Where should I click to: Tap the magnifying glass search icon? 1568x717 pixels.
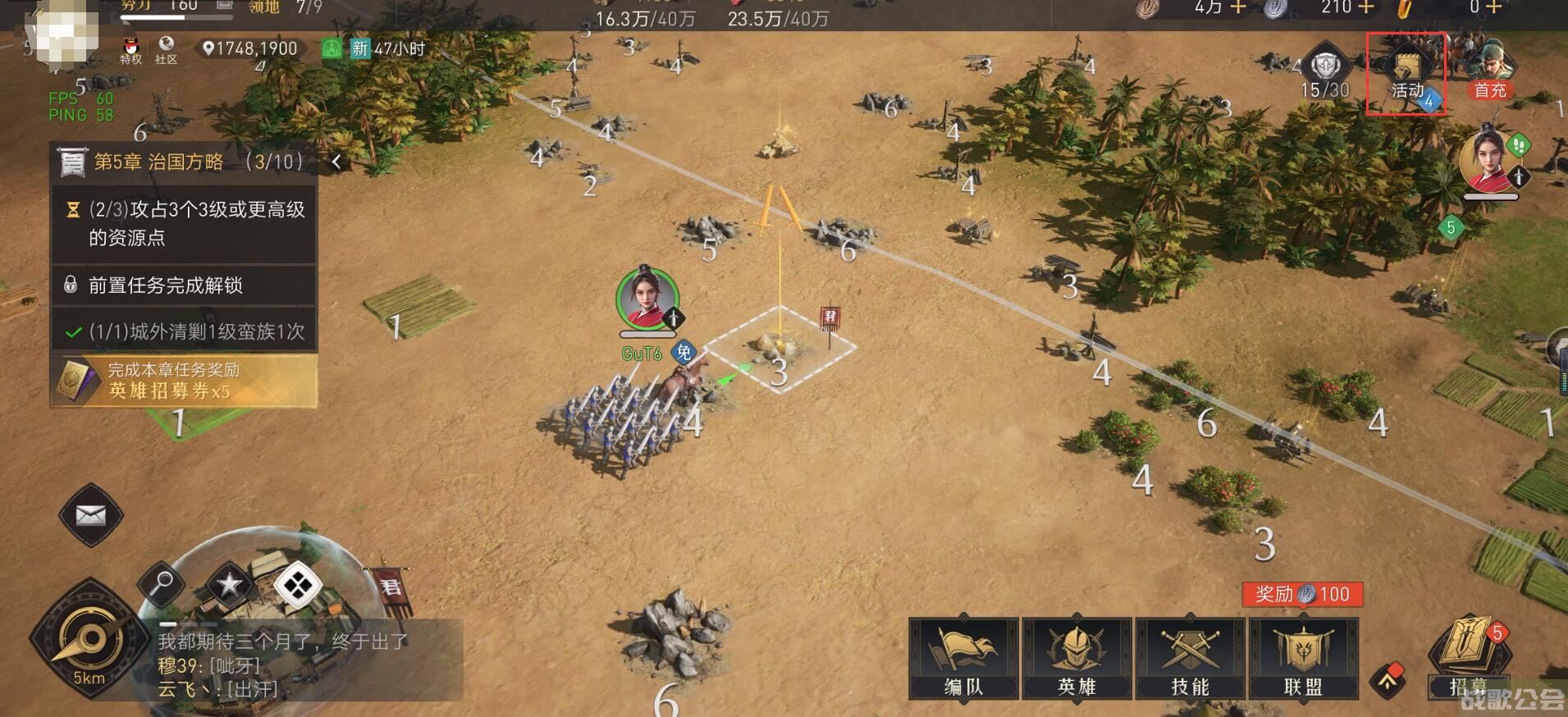click(161, 584)
